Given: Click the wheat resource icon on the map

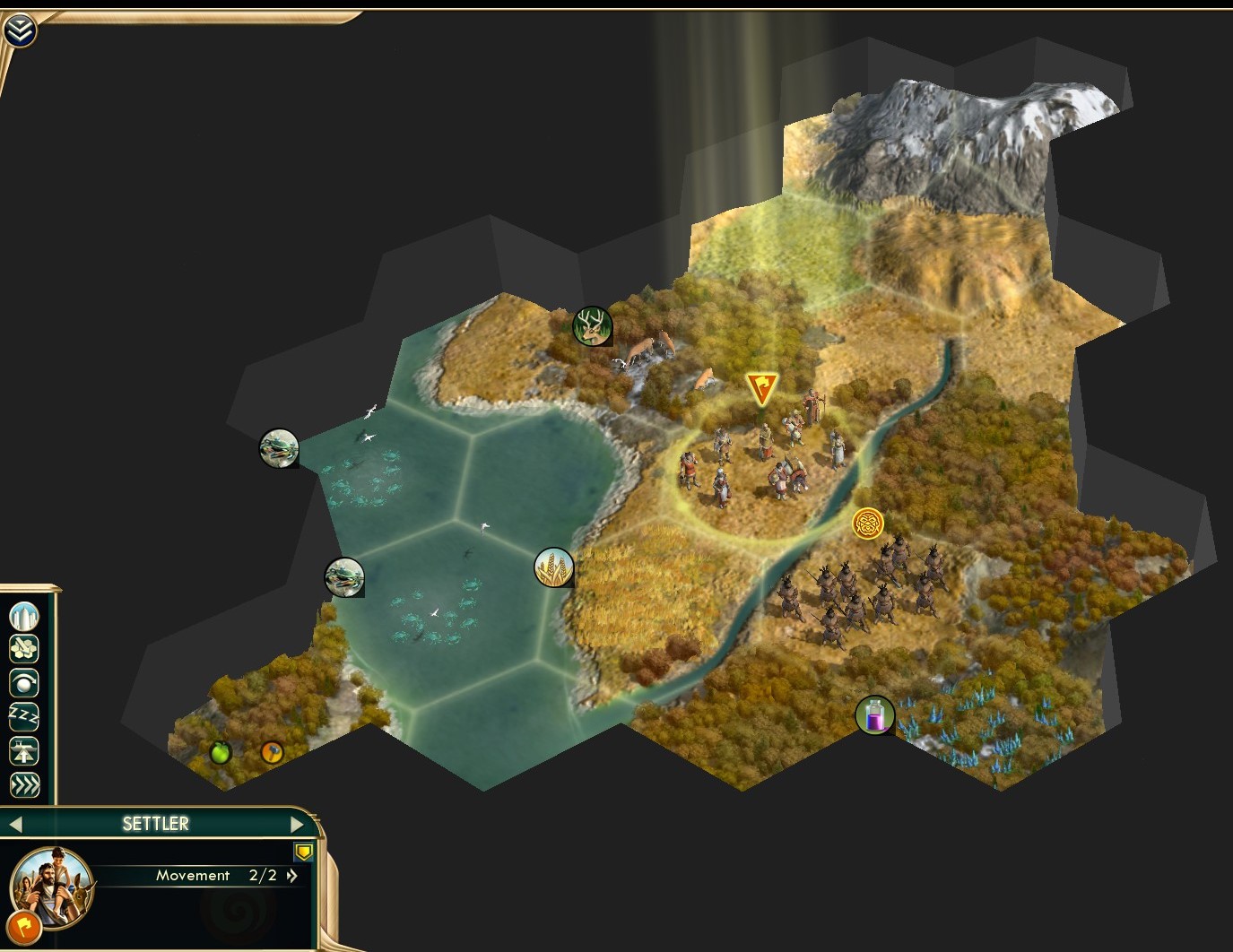Looking at the screenshot, I should click(x=553, y=567).
